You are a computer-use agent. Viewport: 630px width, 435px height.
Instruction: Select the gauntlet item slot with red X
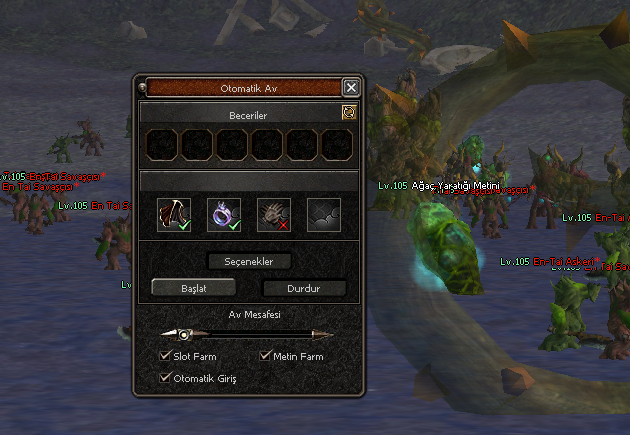273,214
